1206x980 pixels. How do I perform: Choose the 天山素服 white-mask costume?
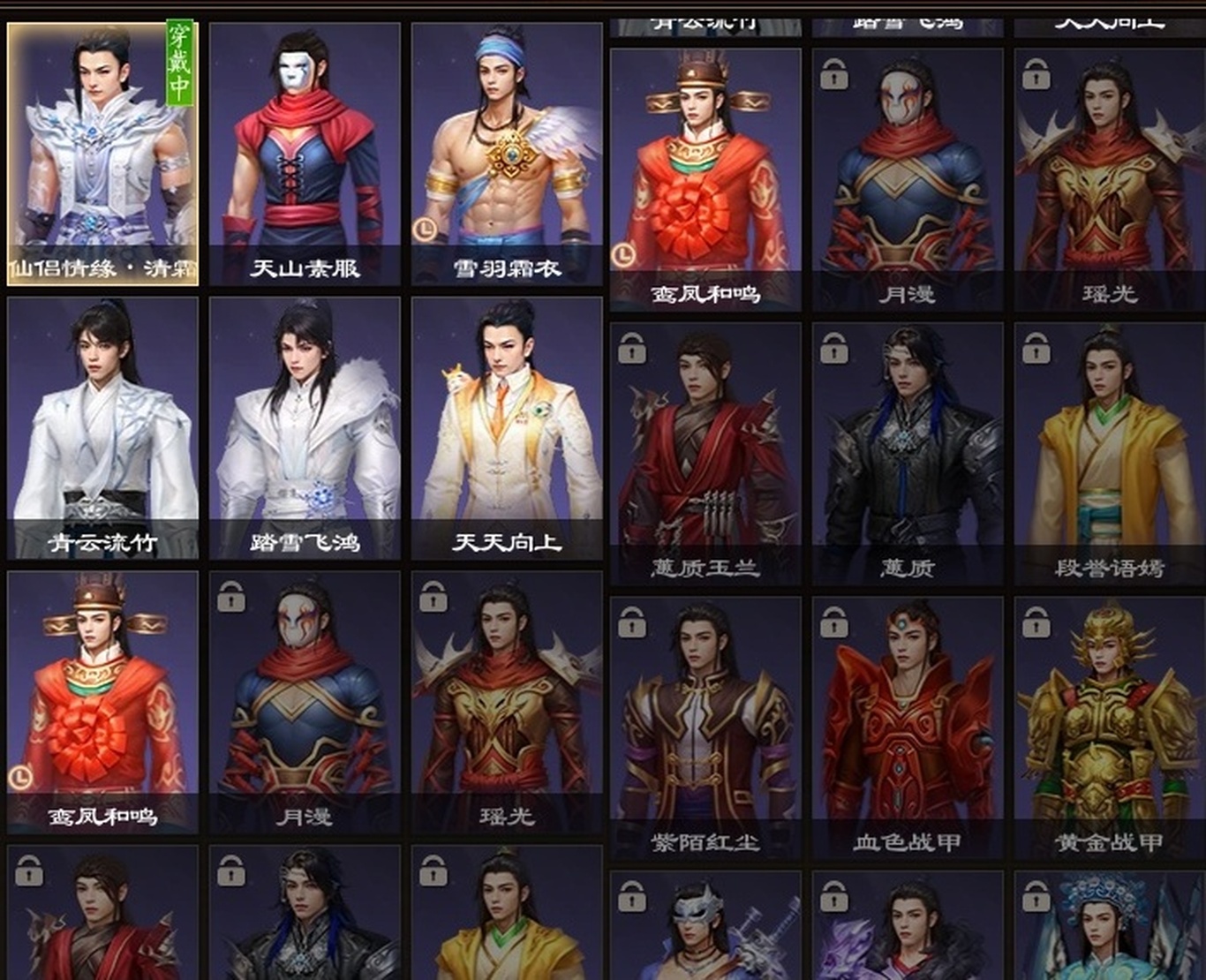(x=305, y=154)
